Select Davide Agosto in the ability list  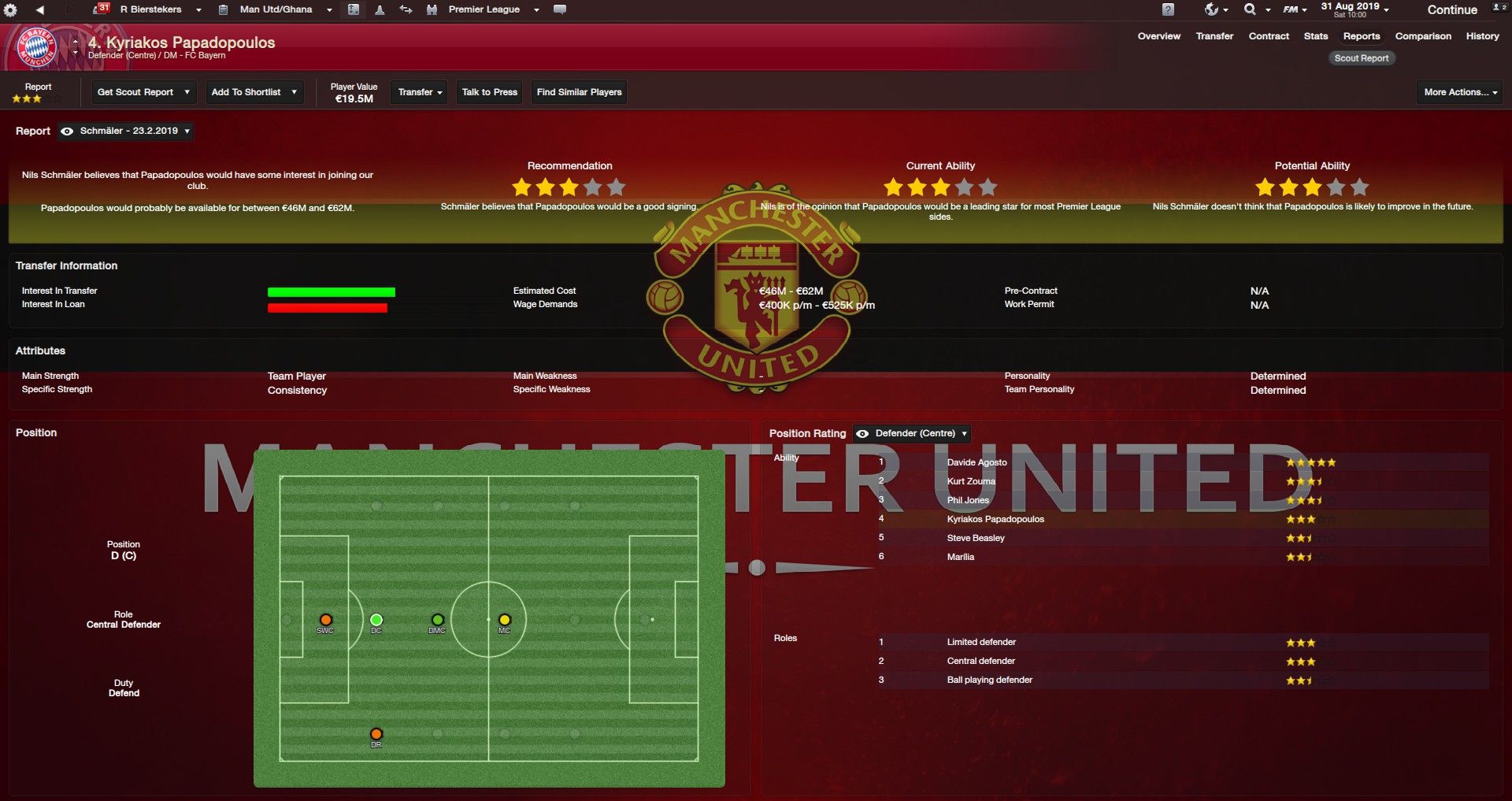click(976, 462)
